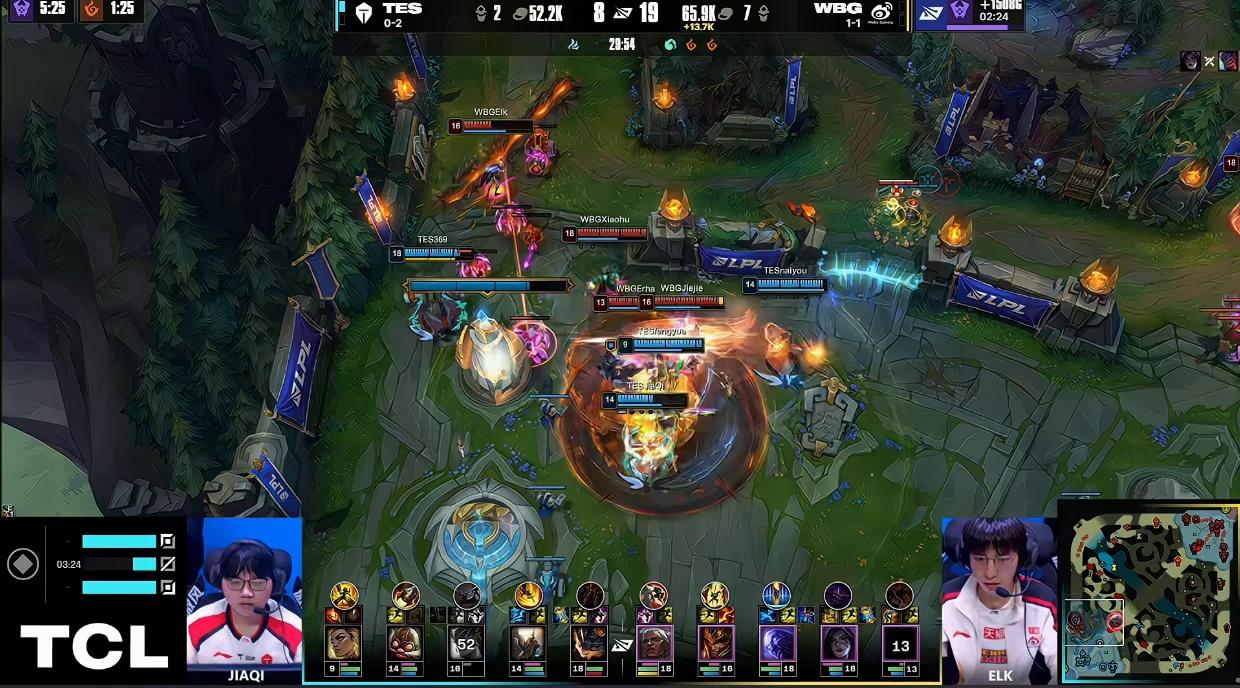The width and height of the screenshot is (1240, 688).
Task: Pick the gold-armored champion portrait at level 16
Action: [x=715, y=642]
